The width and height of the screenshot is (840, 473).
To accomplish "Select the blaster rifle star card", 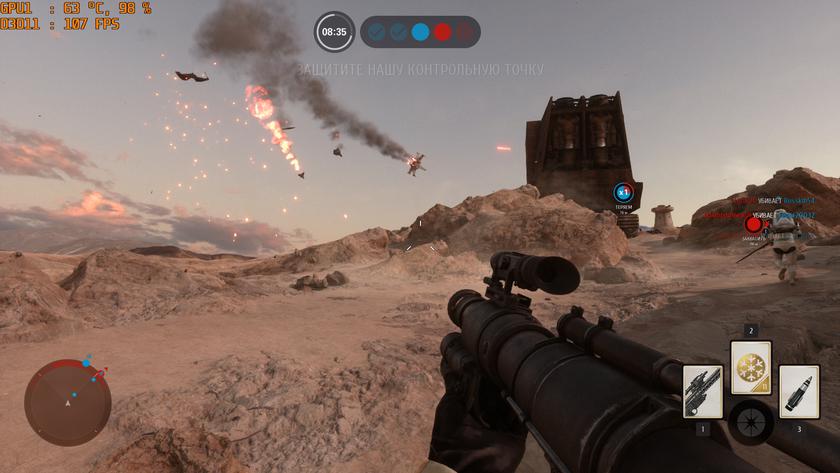I will click(702, 391).
